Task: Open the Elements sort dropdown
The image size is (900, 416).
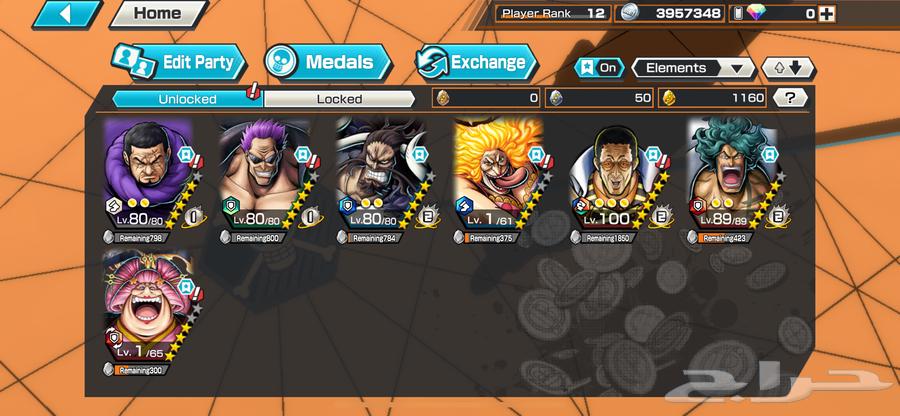Action: (x=693, y=68)
